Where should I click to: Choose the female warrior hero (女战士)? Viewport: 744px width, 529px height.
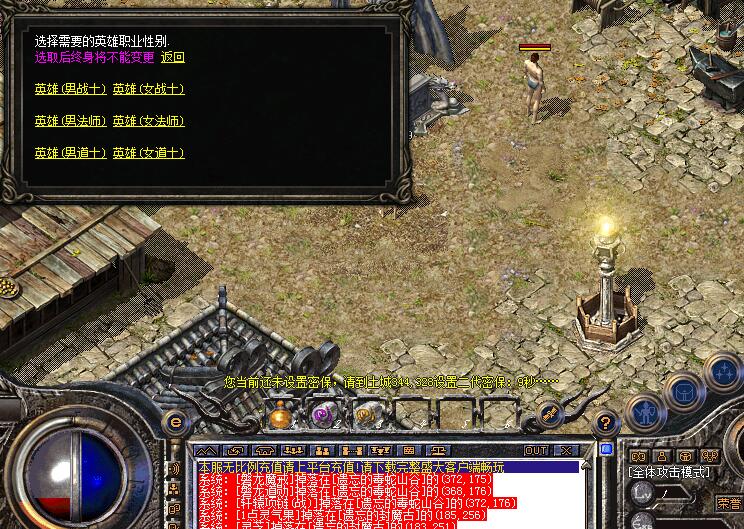[x=148, y=90]
